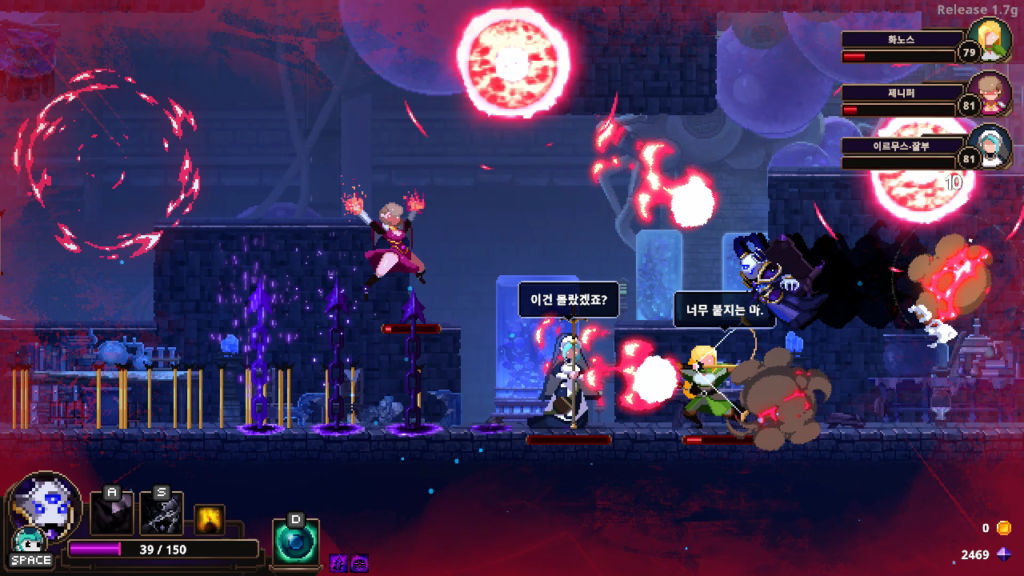Click the blonde archer adventurer portrait
This screenshot has height=576, width=1024.
[x=994, y=42]
